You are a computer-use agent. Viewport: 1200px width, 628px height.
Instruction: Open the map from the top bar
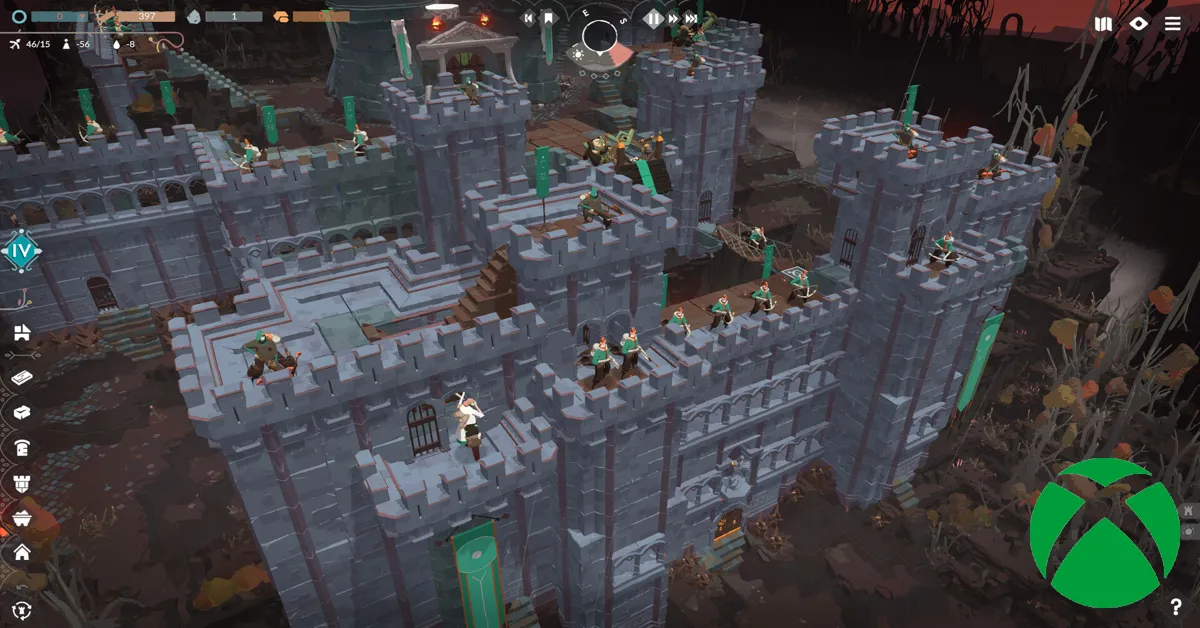(1103, 24)
